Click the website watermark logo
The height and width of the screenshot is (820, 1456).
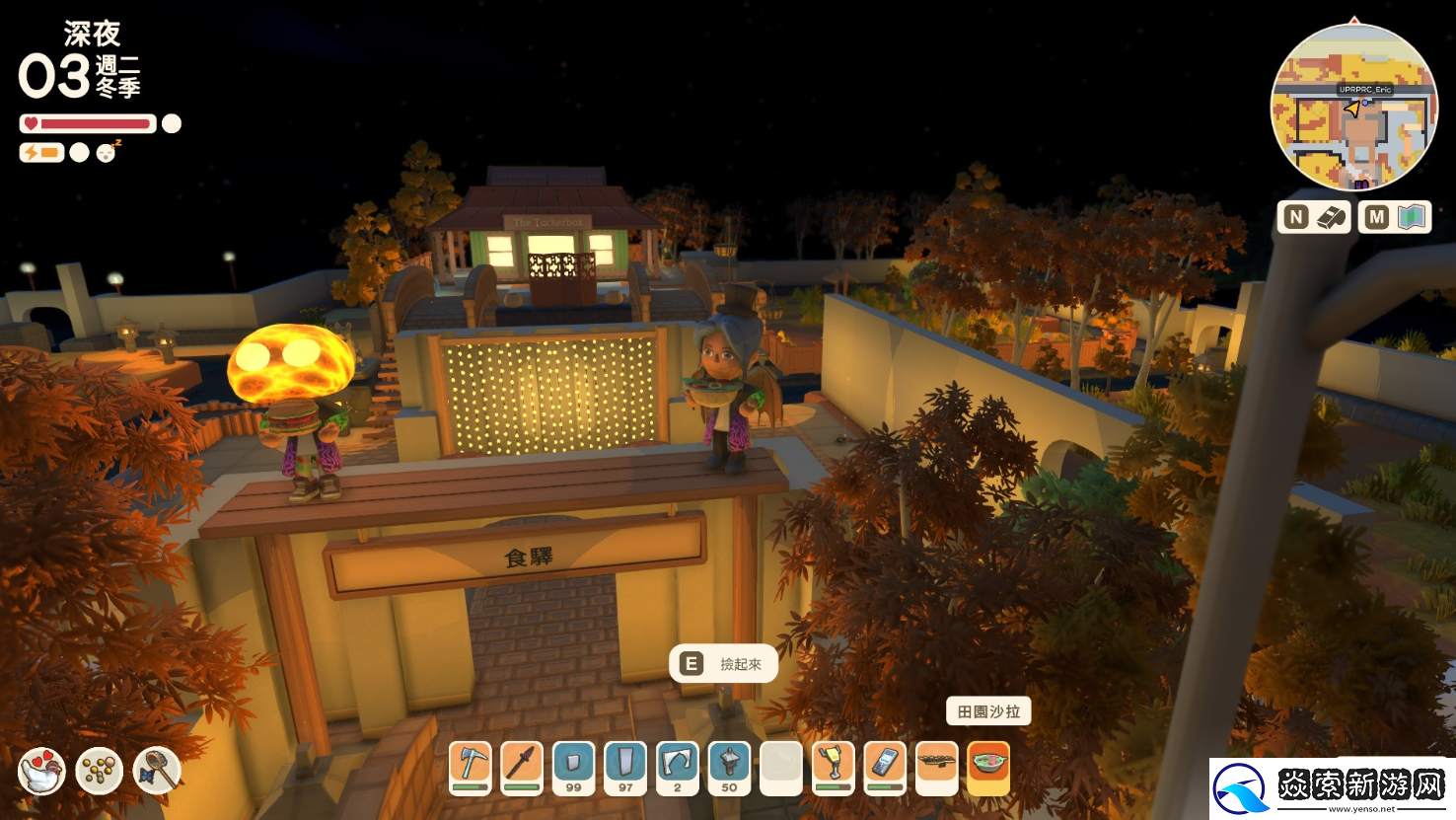point(1332,788)
